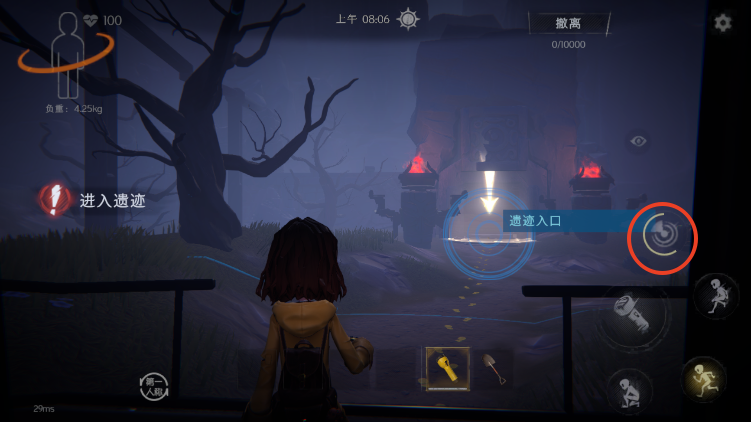751x422 pixels.
Task: Tap the backpack-carrying figure button
Action: [x=716, y=296]
